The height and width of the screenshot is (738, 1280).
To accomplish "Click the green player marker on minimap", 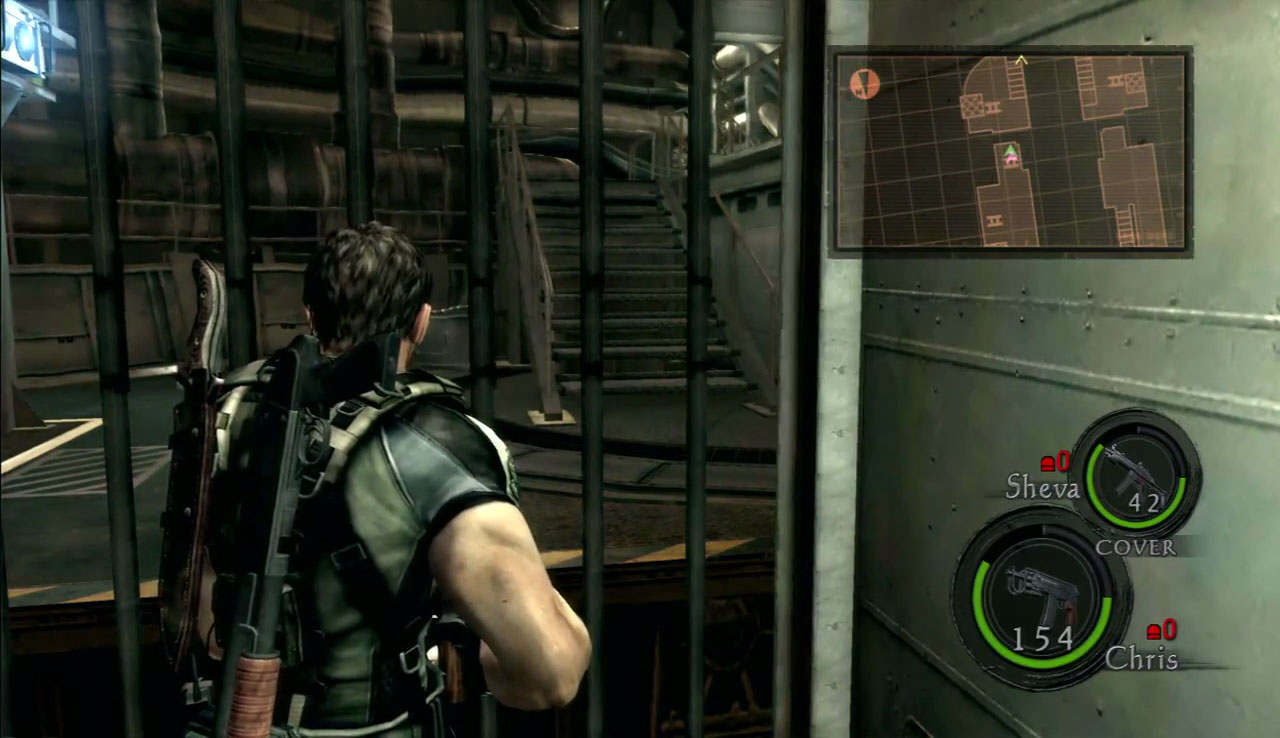I will [x=1010, y=152].
